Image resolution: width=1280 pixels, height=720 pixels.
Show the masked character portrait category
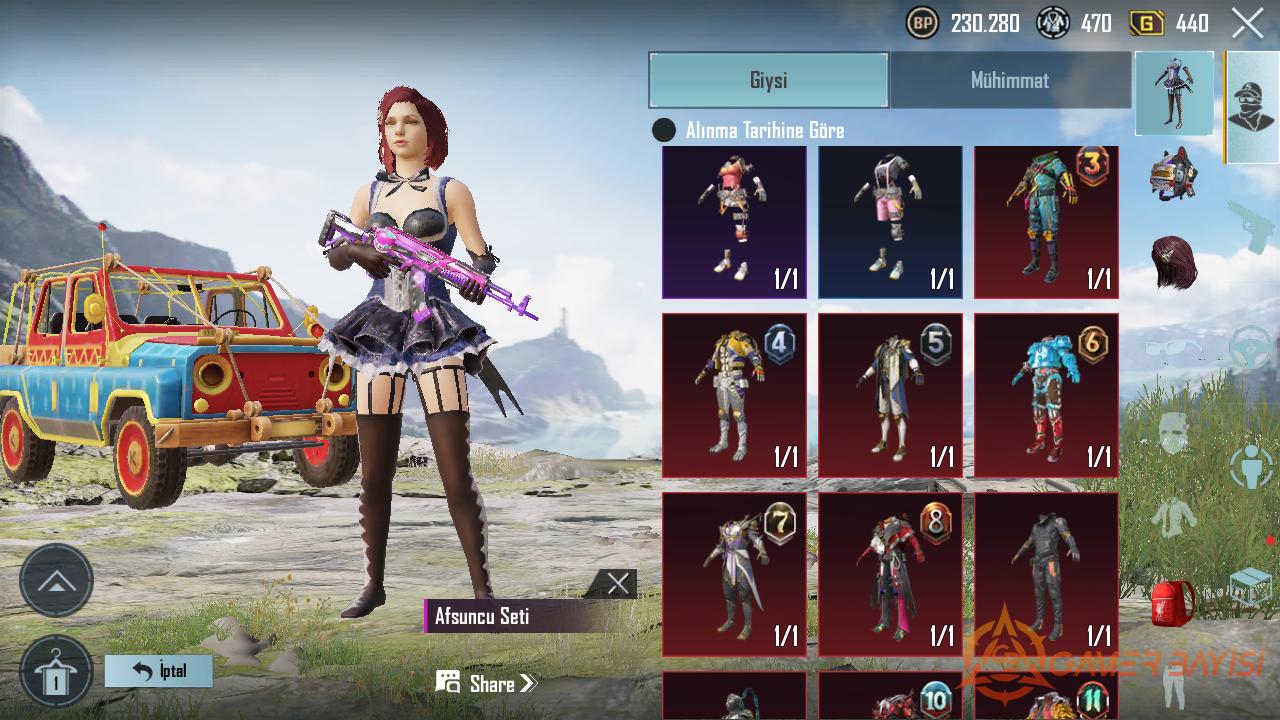[x=1252, y=107]
